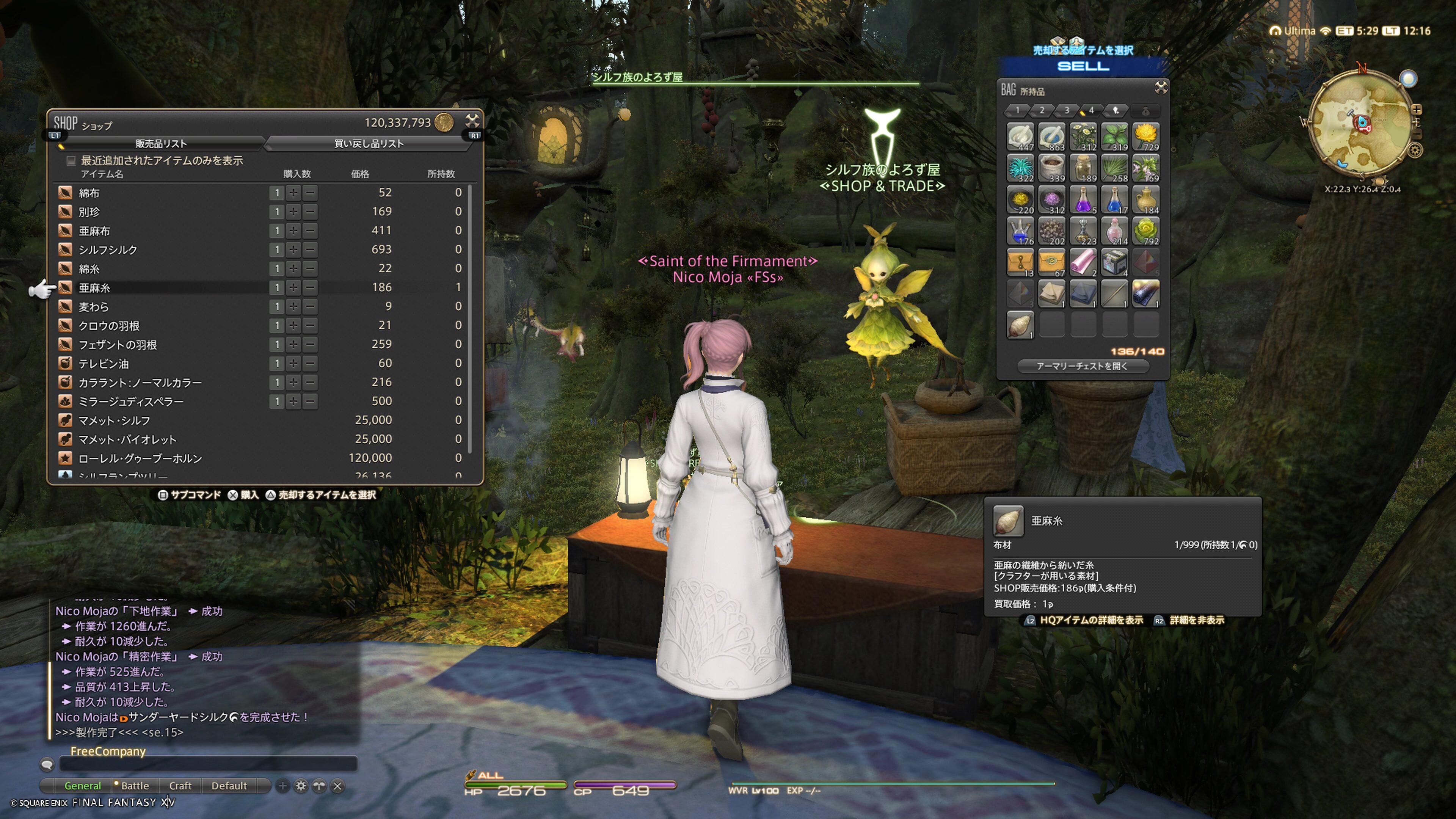Close the BAG inventory window
The height and width of the screenshot is (819, 1456).
(1160, 87)
